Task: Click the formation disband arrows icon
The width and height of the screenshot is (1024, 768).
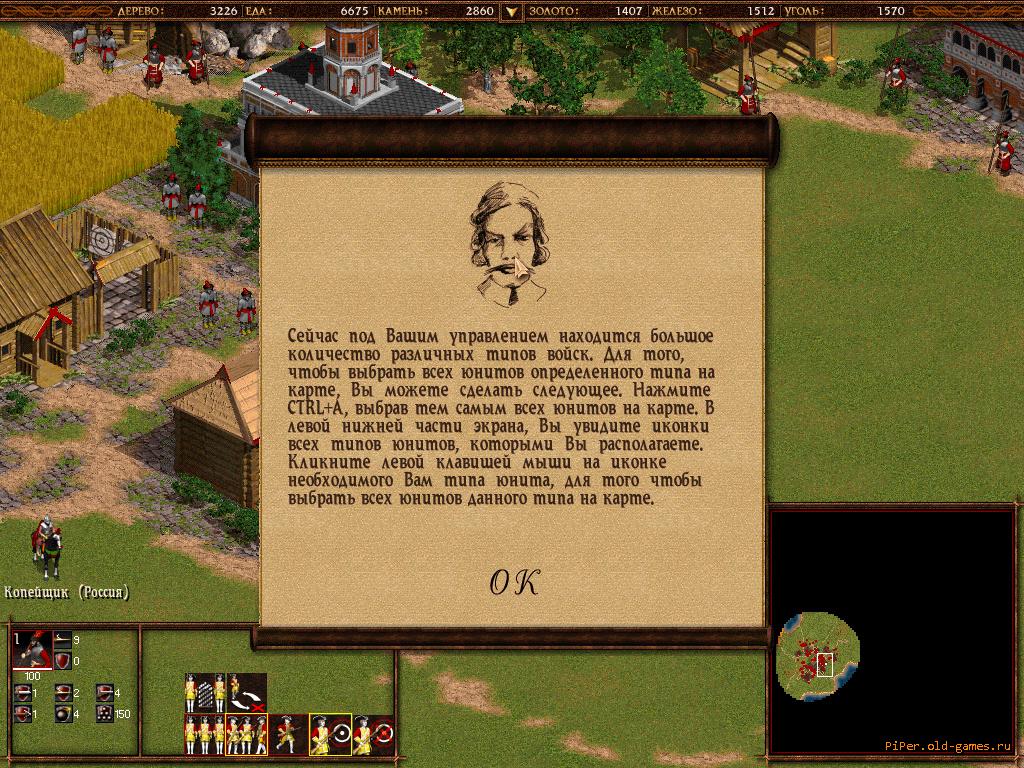Action: (x=246, y=692)
